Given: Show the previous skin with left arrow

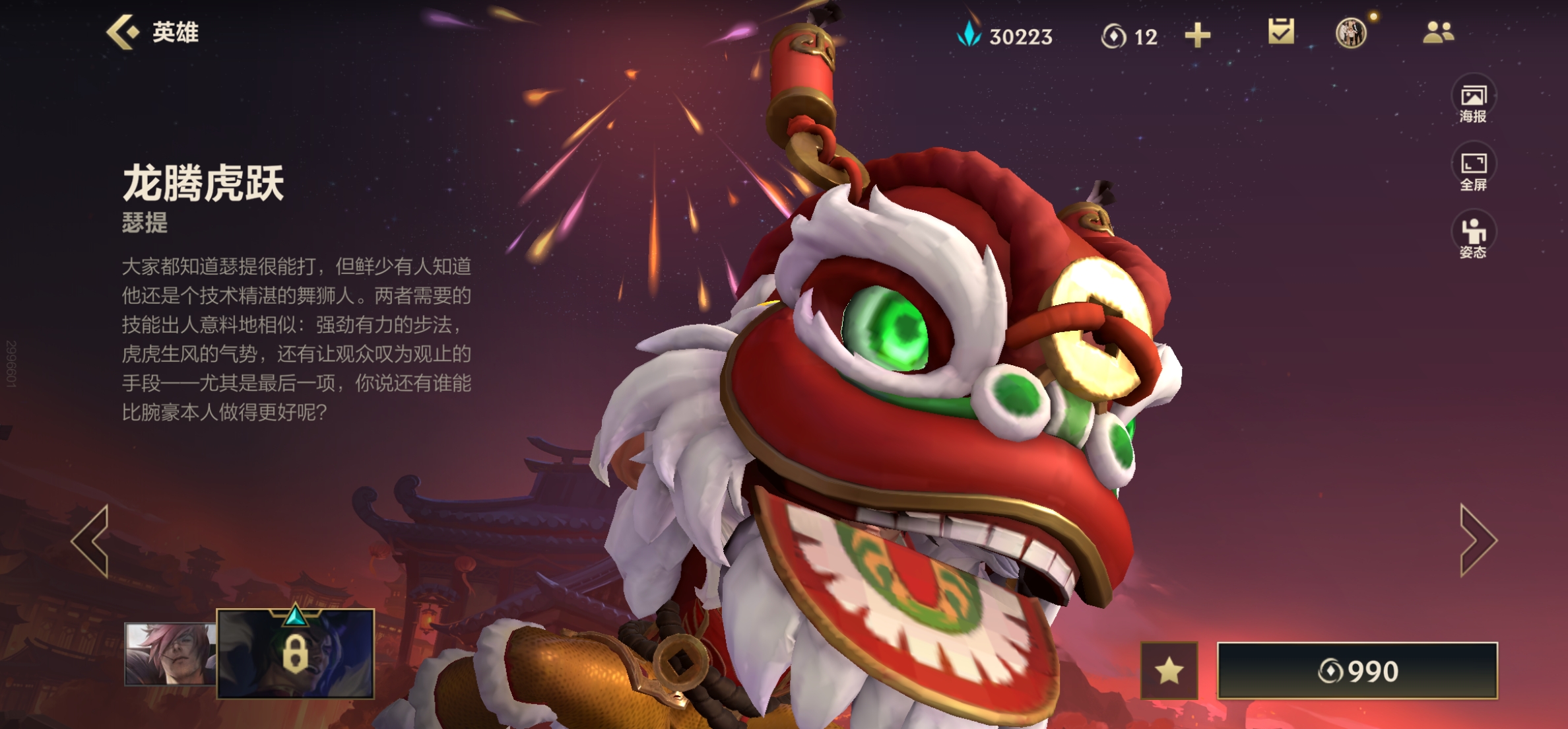Looking at the screenshot, I should pyautogui.click(x=92, y=541).
